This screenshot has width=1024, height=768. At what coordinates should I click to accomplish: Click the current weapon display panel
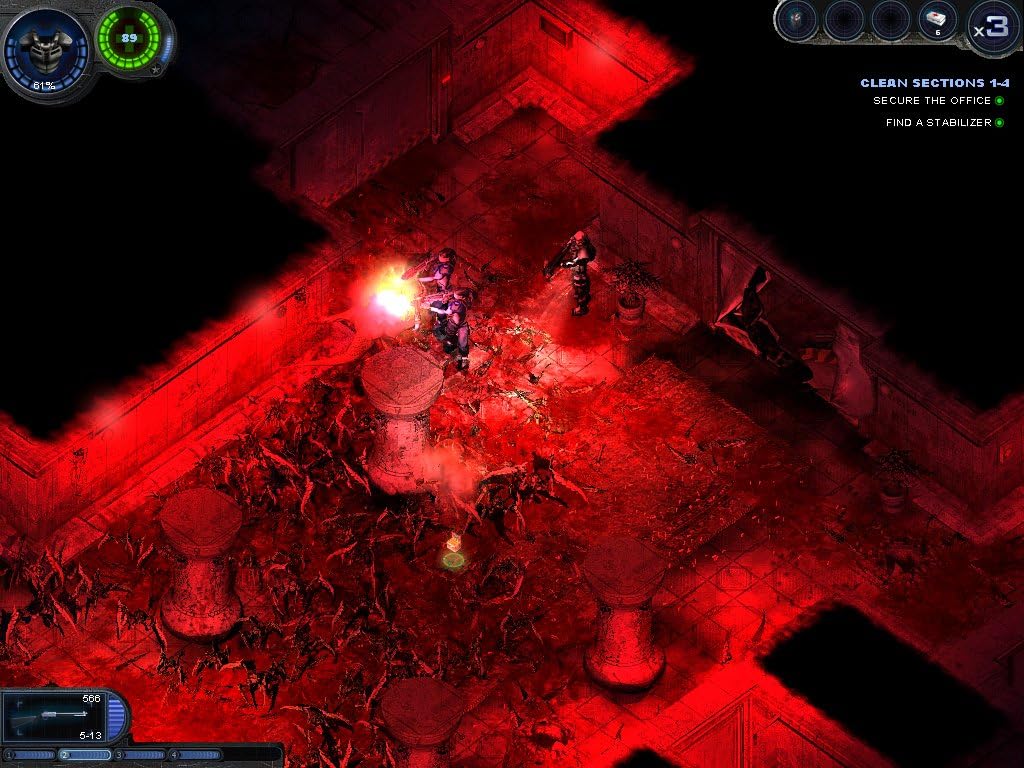[56, 716]
